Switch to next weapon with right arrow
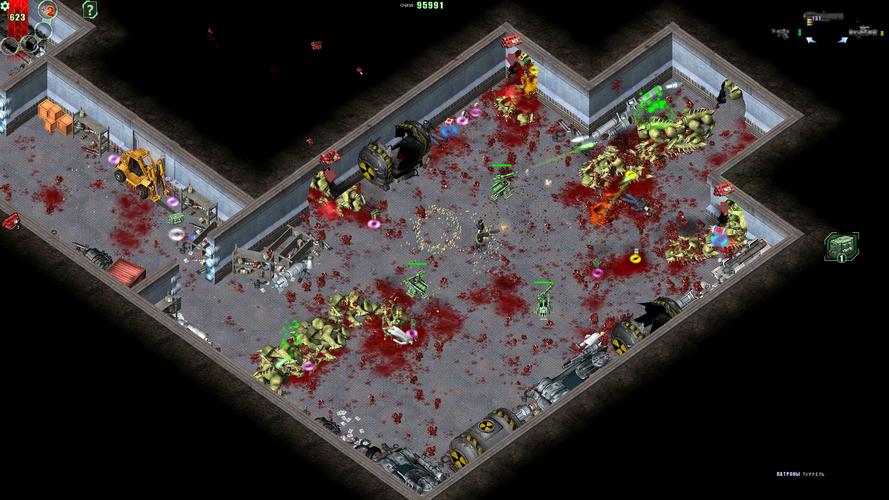889x500 pixels. coord(843,38)
